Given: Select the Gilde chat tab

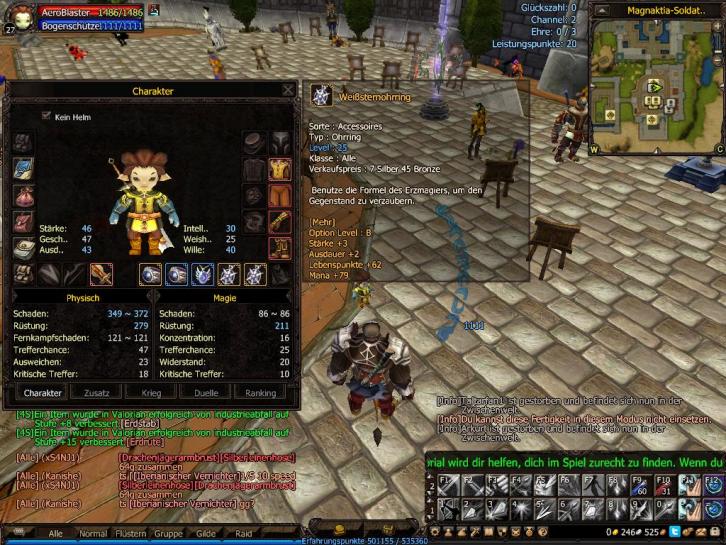Looking at the screenshot, I should coord(206,534).
